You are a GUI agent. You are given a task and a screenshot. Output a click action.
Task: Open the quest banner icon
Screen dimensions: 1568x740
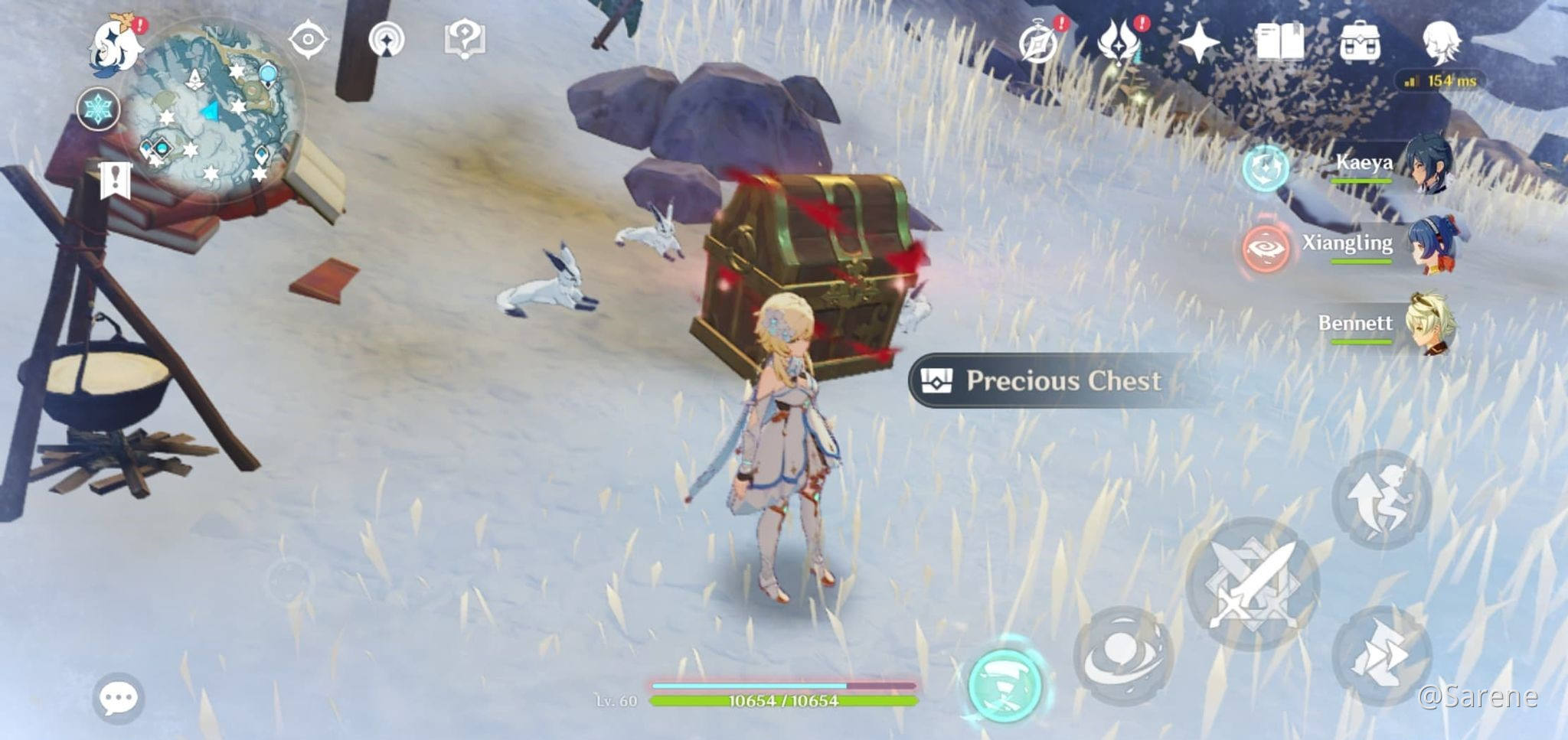(115, 181)
